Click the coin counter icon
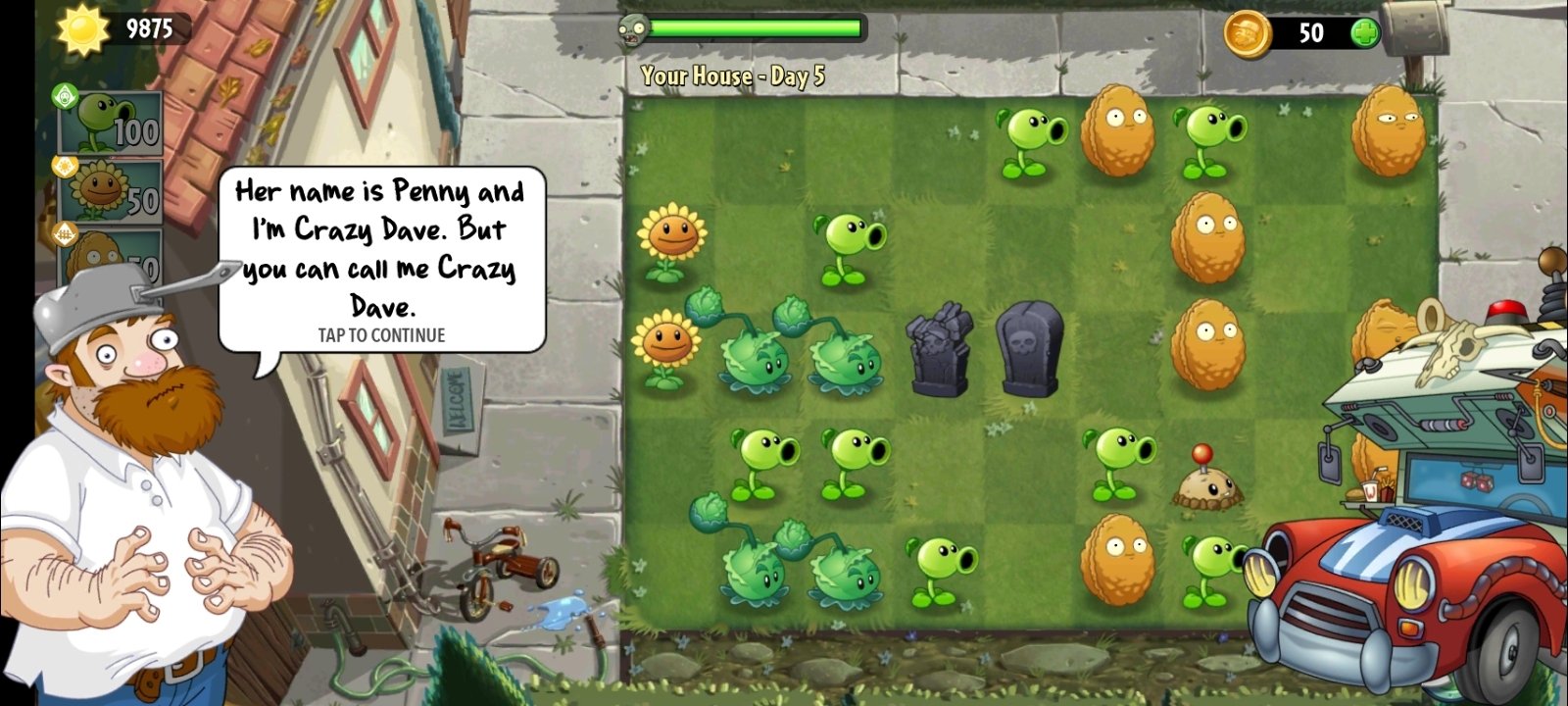The width and height of the screenshot is (1568, 706). tap(1249, 32)
